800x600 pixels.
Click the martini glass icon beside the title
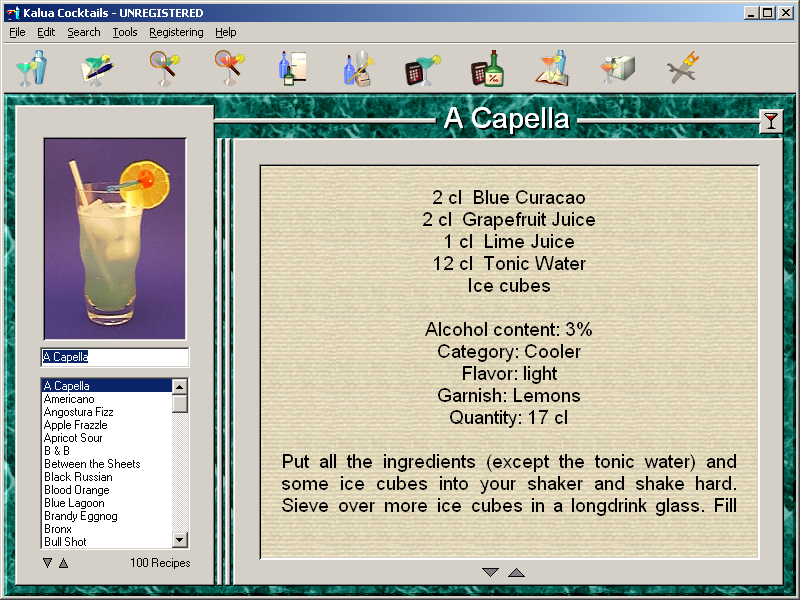click(x=770, y=121)
